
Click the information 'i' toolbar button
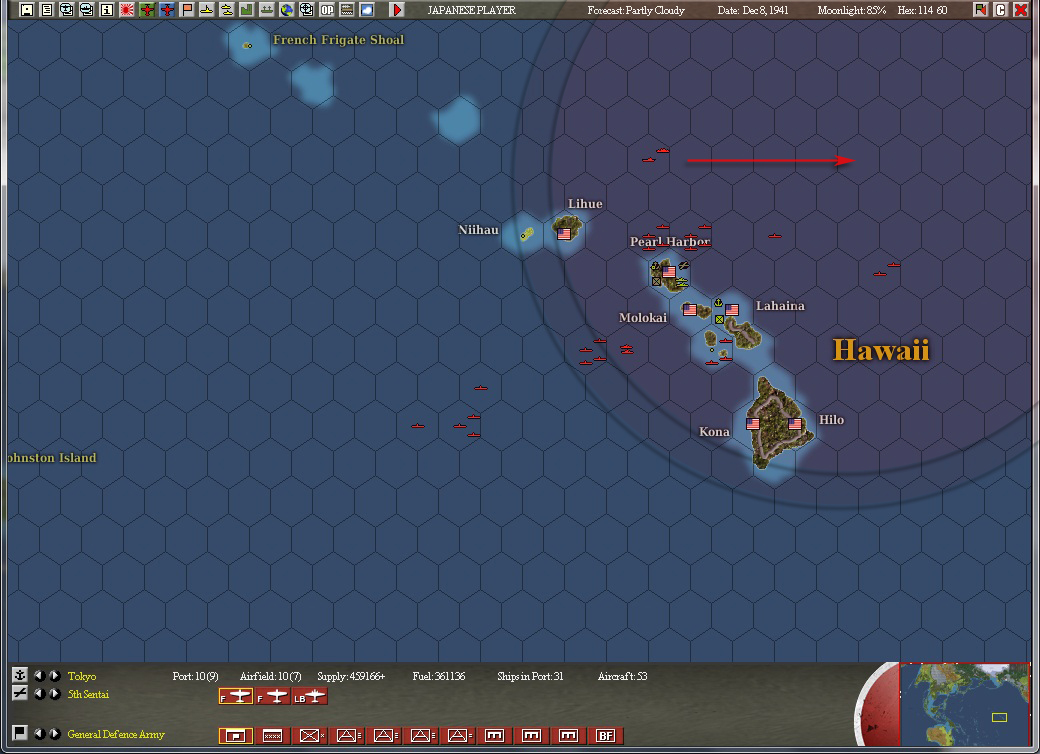(107, 10)
